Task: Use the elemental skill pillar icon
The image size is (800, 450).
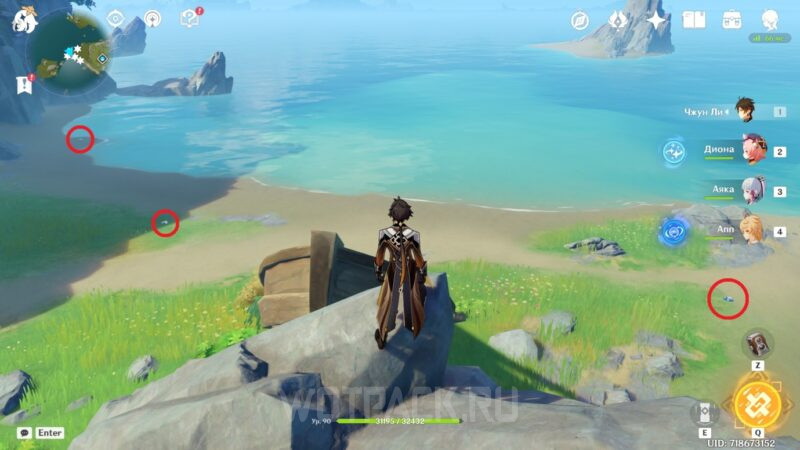Action: click(704, 413)
